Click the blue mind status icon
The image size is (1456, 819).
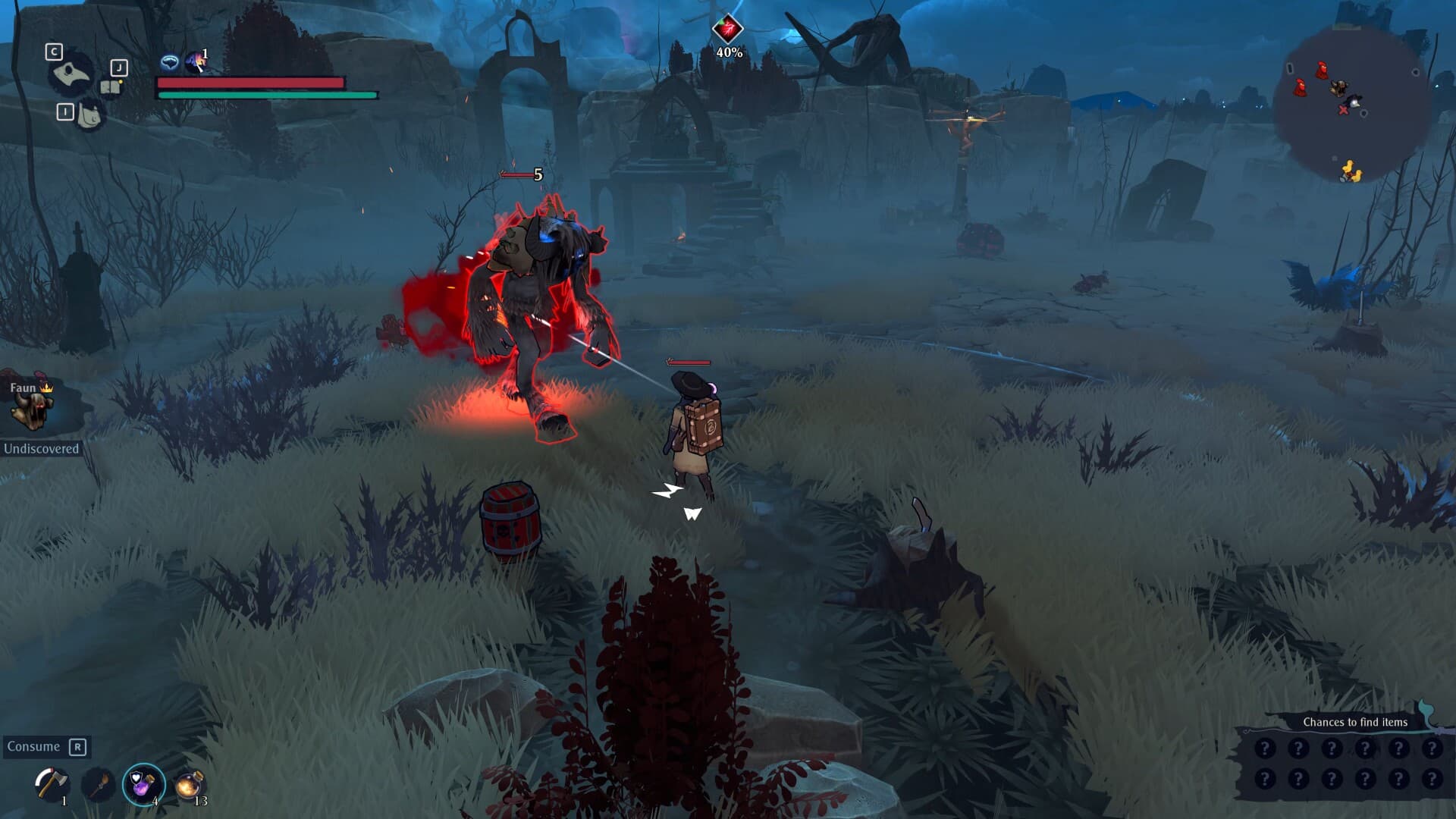pos(171,61)
